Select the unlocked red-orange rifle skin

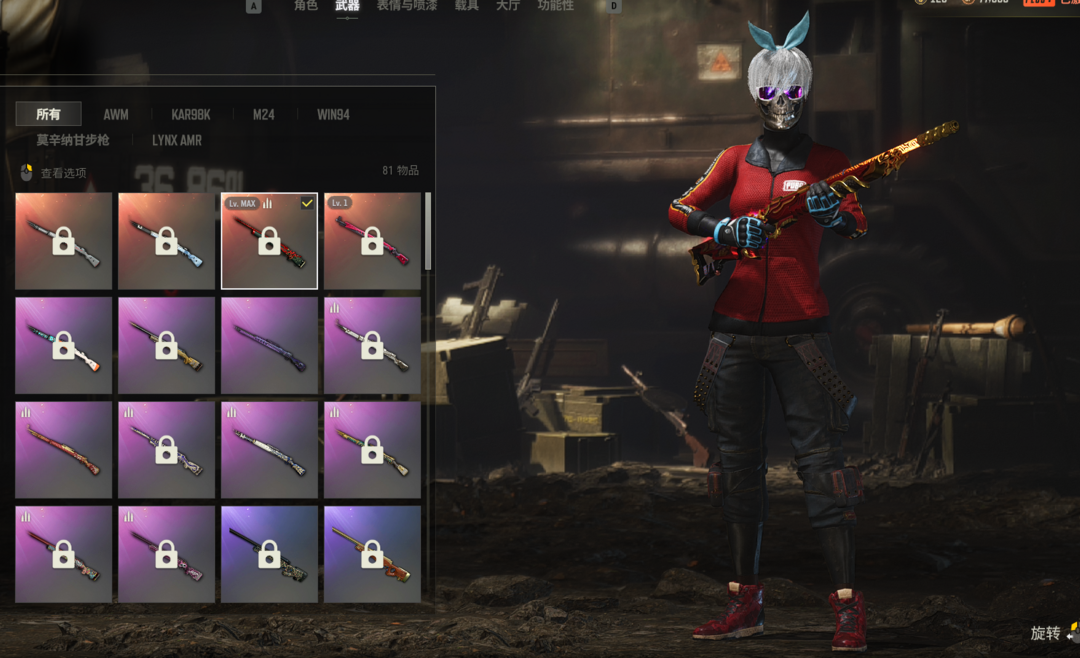[63, 449]
